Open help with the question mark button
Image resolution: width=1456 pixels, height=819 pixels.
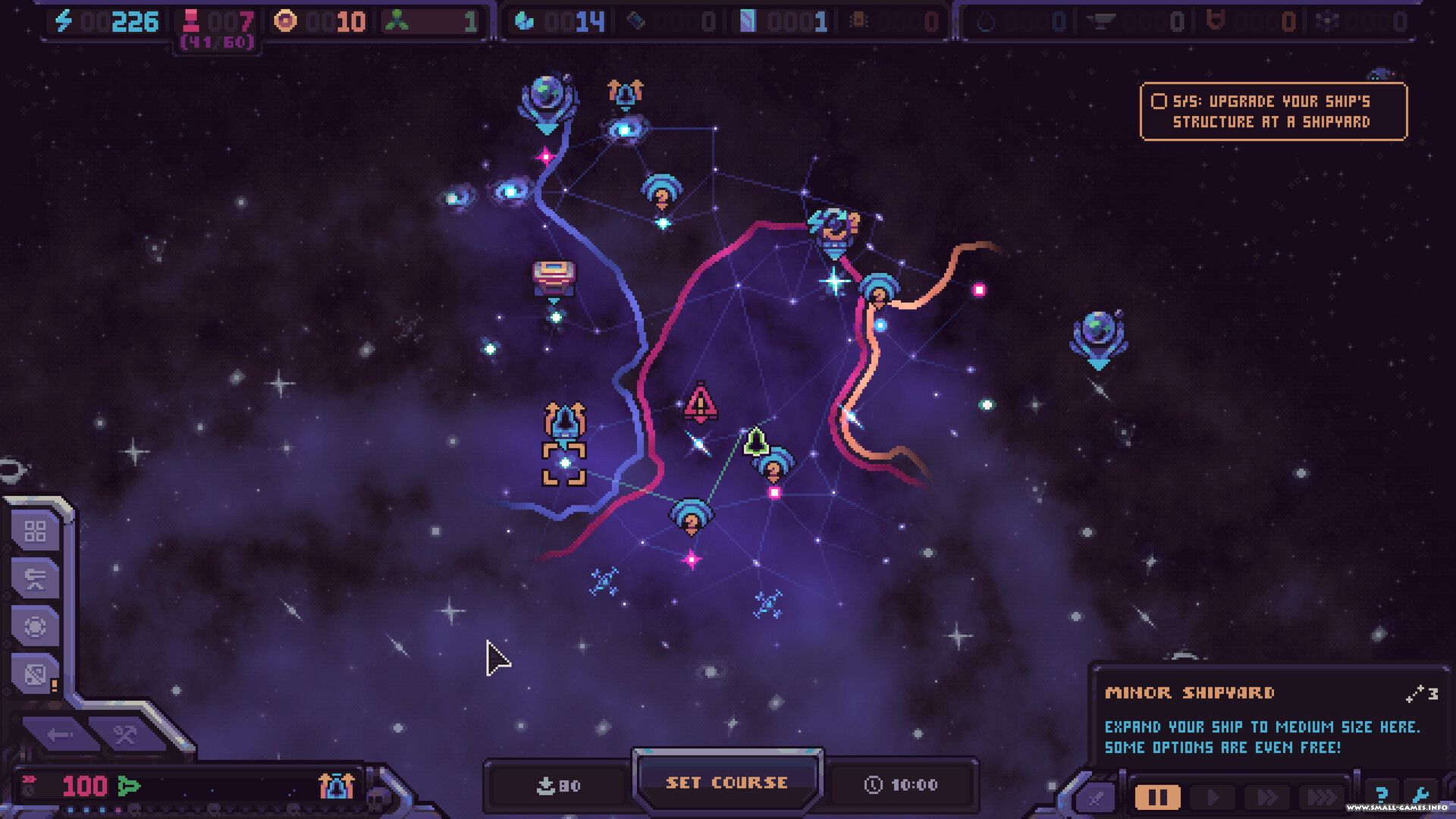pos(1382,795)
